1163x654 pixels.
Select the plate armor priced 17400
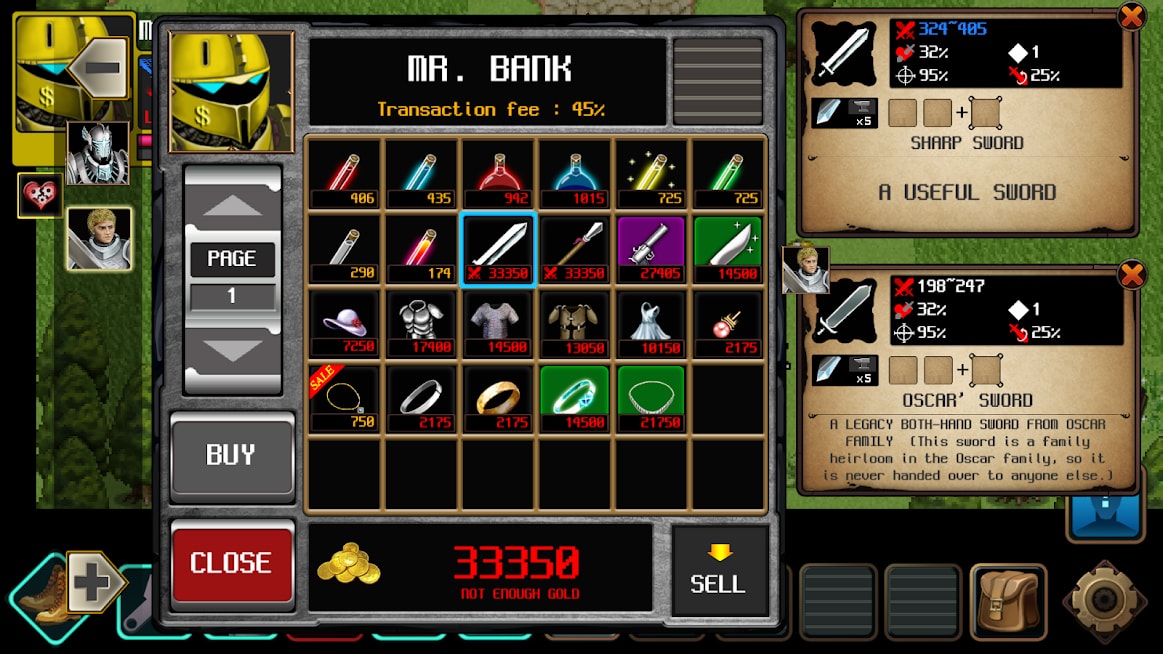tap(421, 323)
